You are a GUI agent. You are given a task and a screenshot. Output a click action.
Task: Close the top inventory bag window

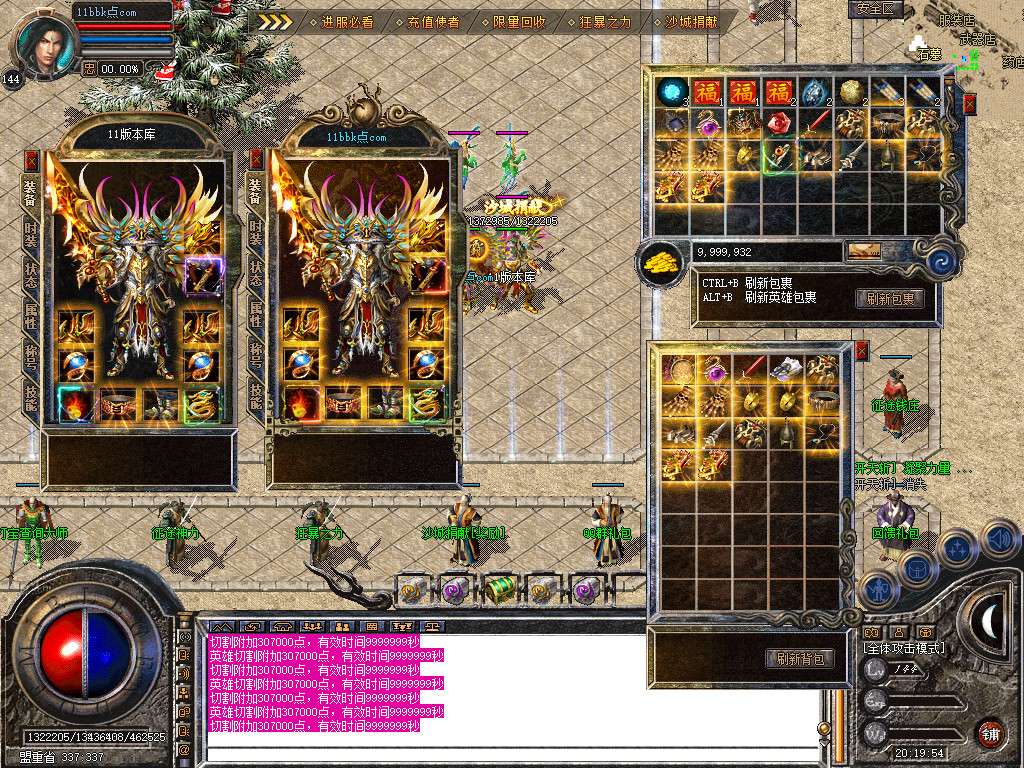[x=969, y=103]
